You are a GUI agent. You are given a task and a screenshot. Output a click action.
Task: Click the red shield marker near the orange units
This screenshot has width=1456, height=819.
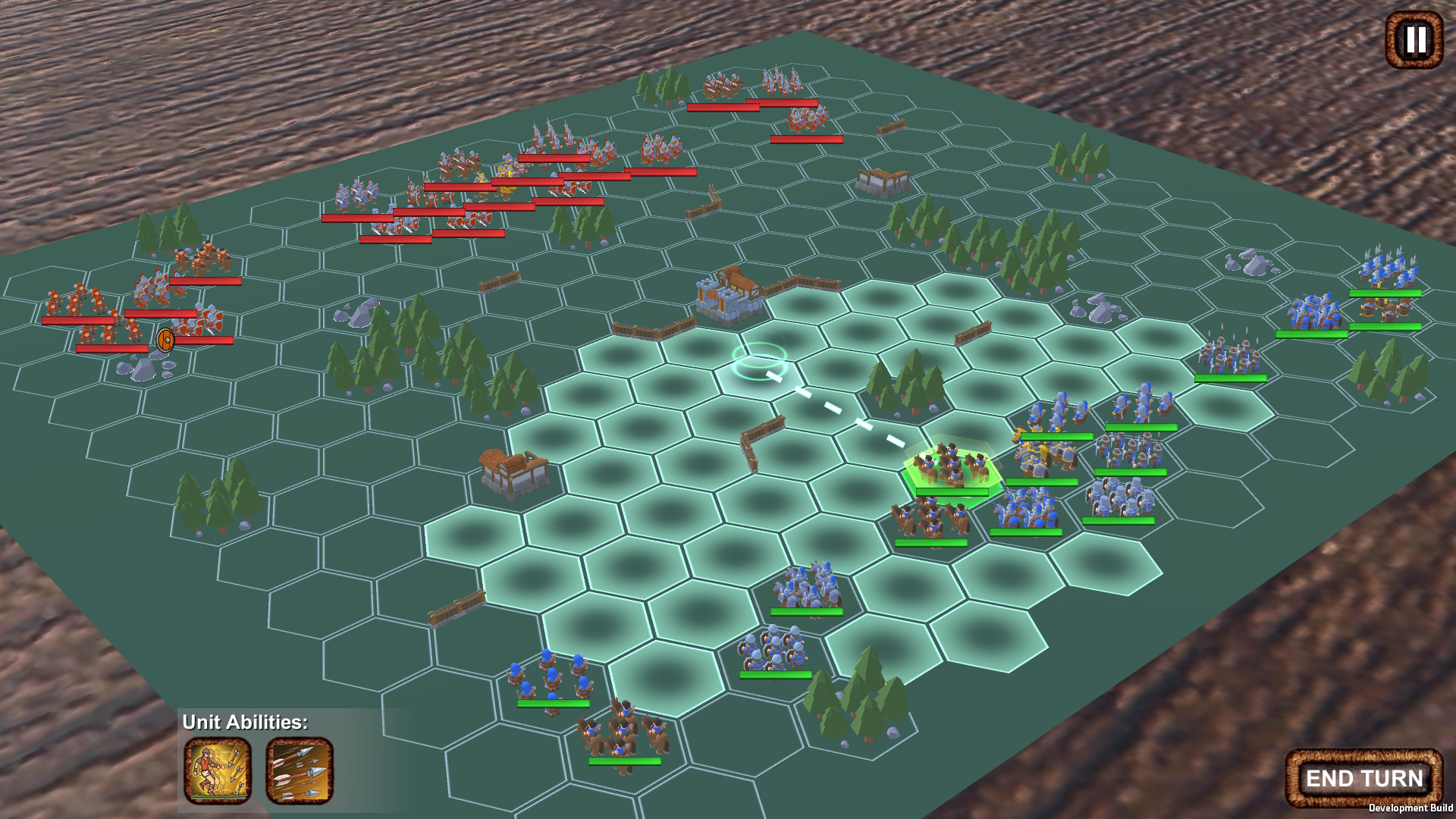167,340
